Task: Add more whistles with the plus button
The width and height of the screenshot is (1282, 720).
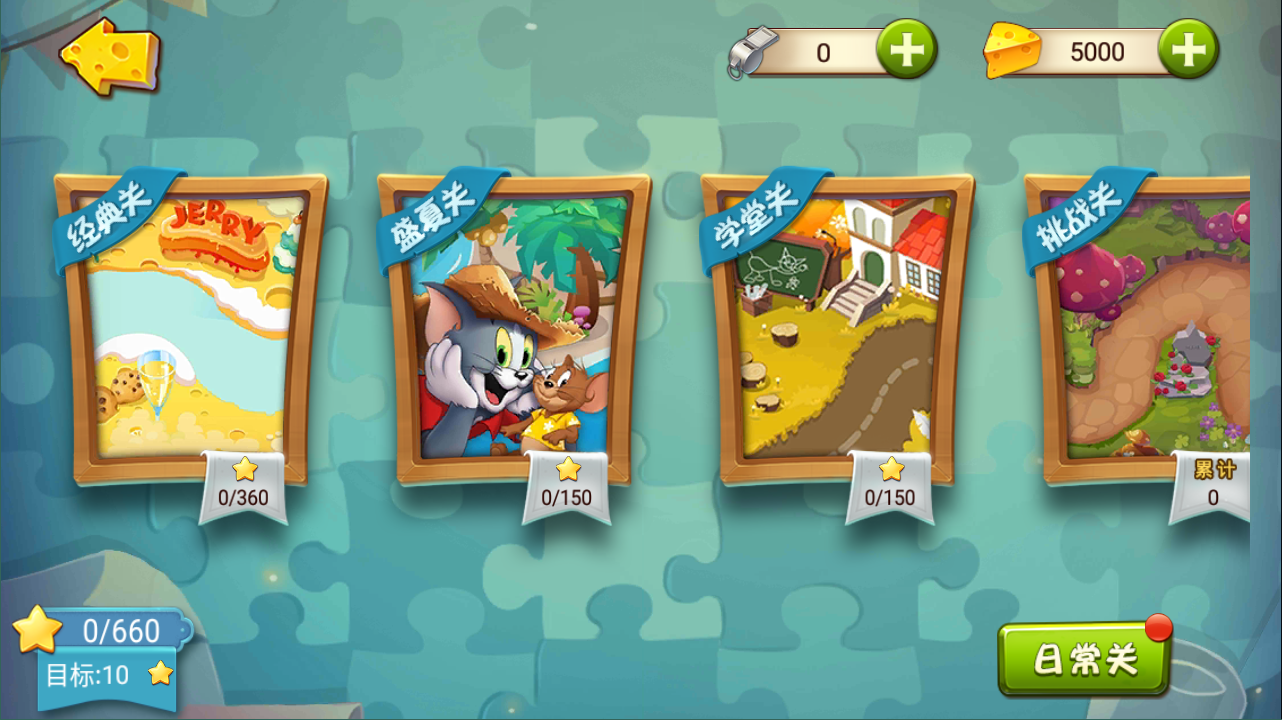Action: [x=907, y=50]
